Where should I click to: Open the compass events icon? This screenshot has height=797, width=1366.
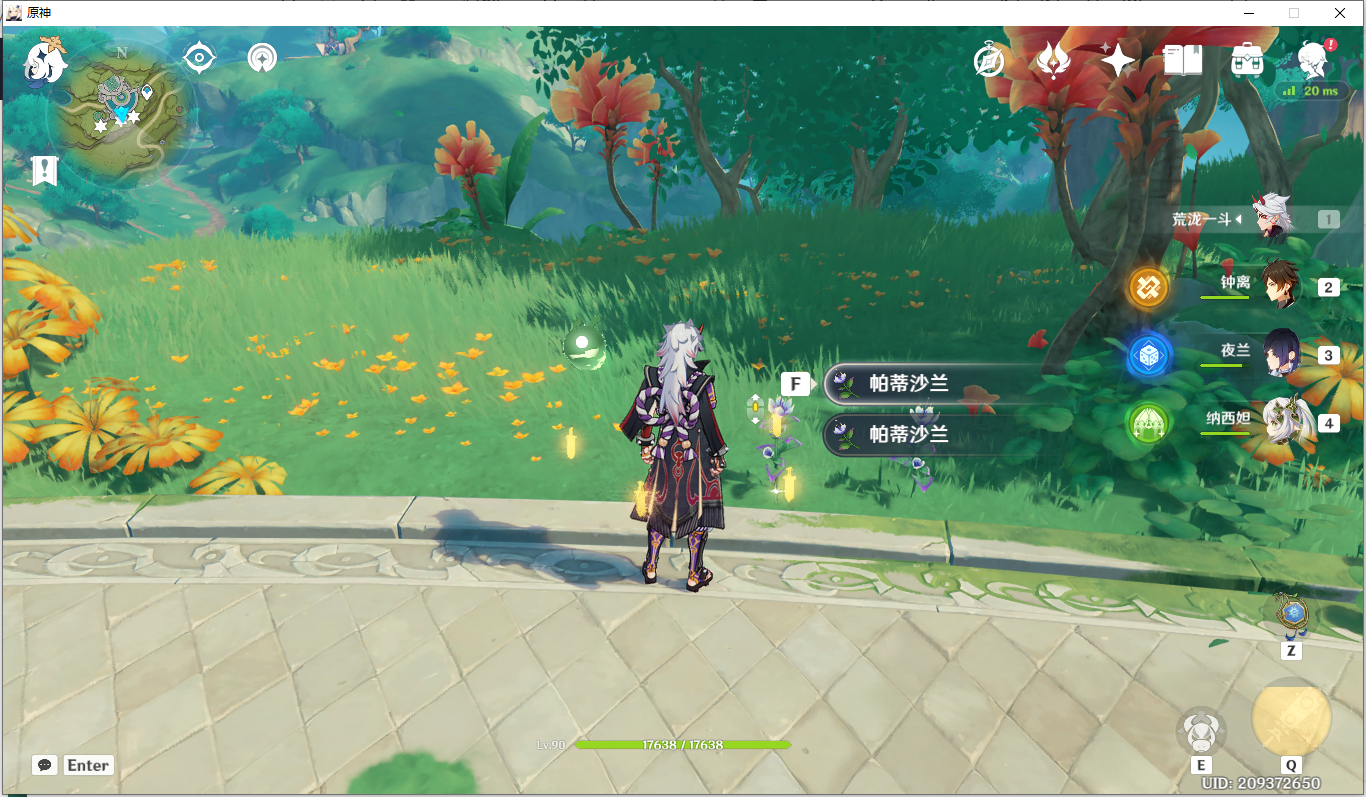(x=989, y=62)
